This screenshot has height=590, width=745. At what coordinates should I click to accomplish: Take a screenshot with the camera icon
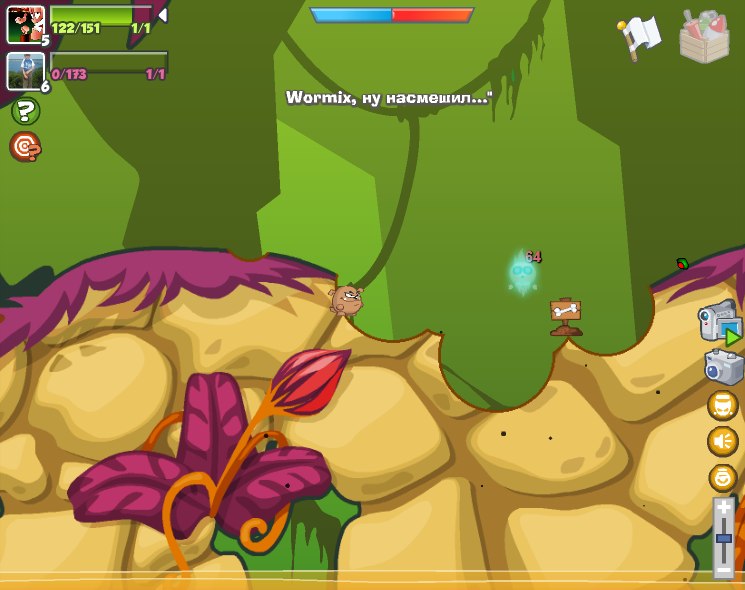click(x=723, y=367)
